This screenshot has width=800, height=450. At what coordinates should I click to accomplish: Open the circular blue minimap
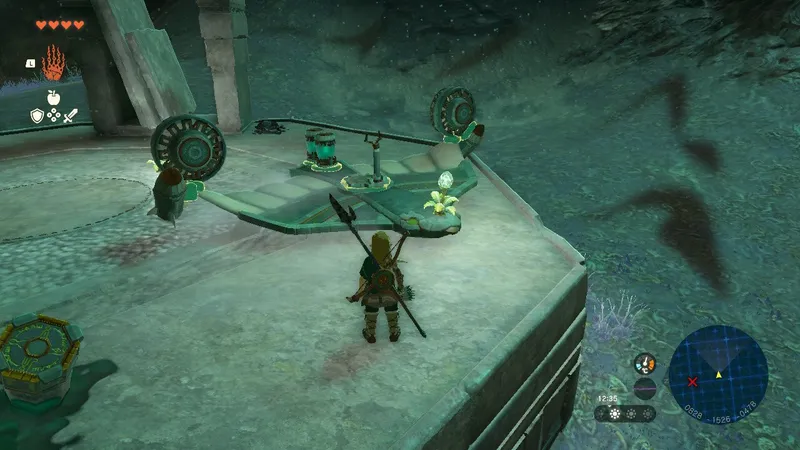[717, 375]
